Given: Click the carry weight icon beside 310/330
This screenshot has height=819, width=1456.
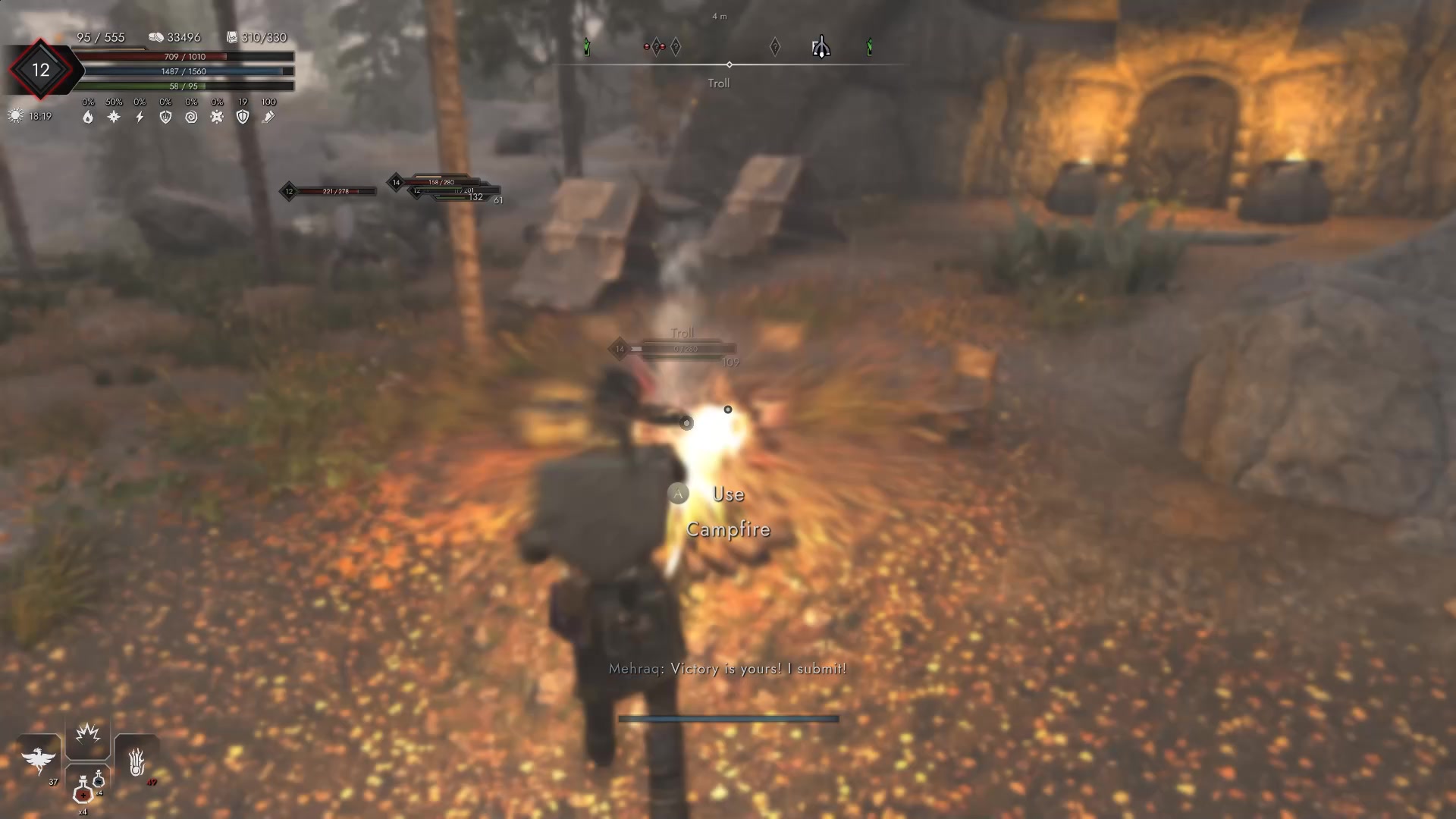Looking at the screenshot, I should (x=231, y=36).
